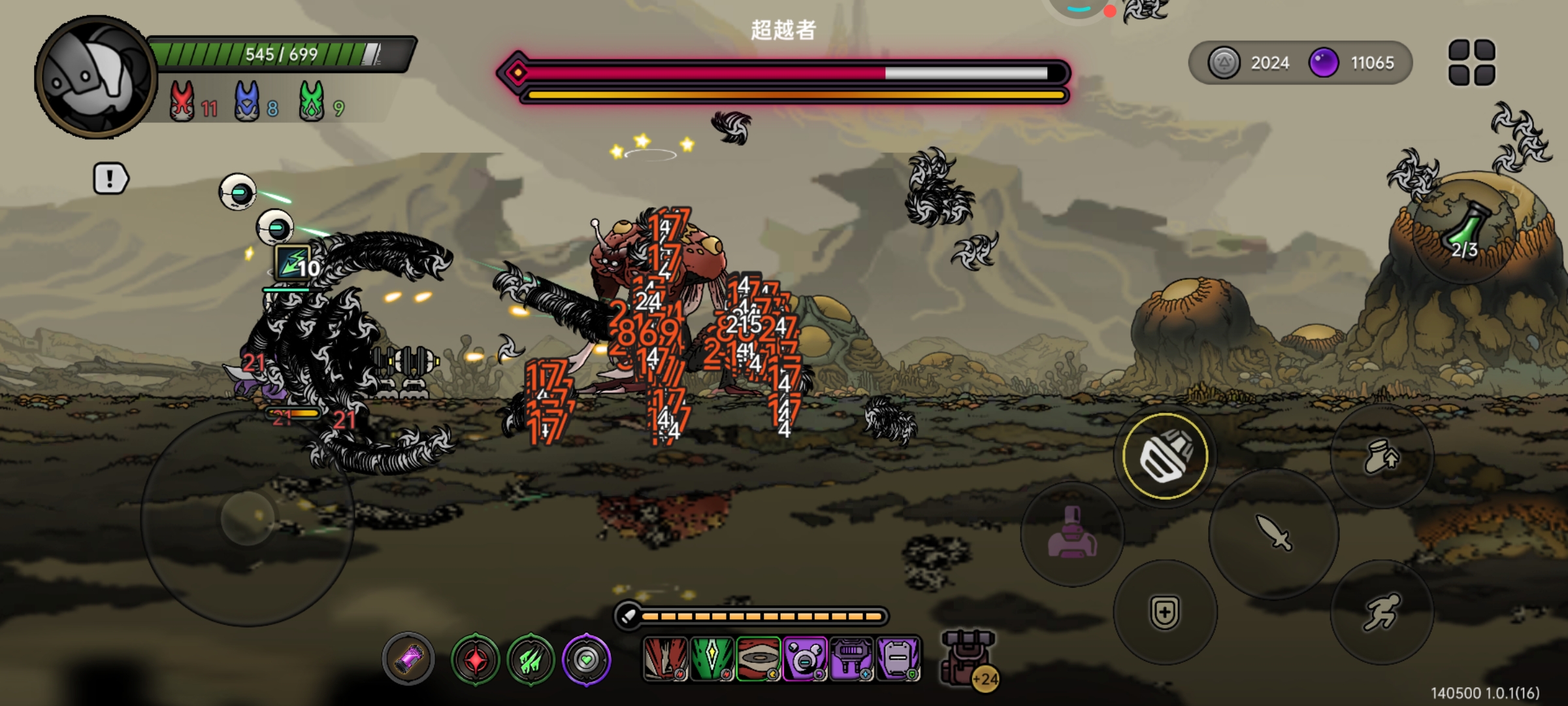Jump using the boot arrow button
The width and height of the screenshot is (1568, 706).
click(x=1381, y=456)
